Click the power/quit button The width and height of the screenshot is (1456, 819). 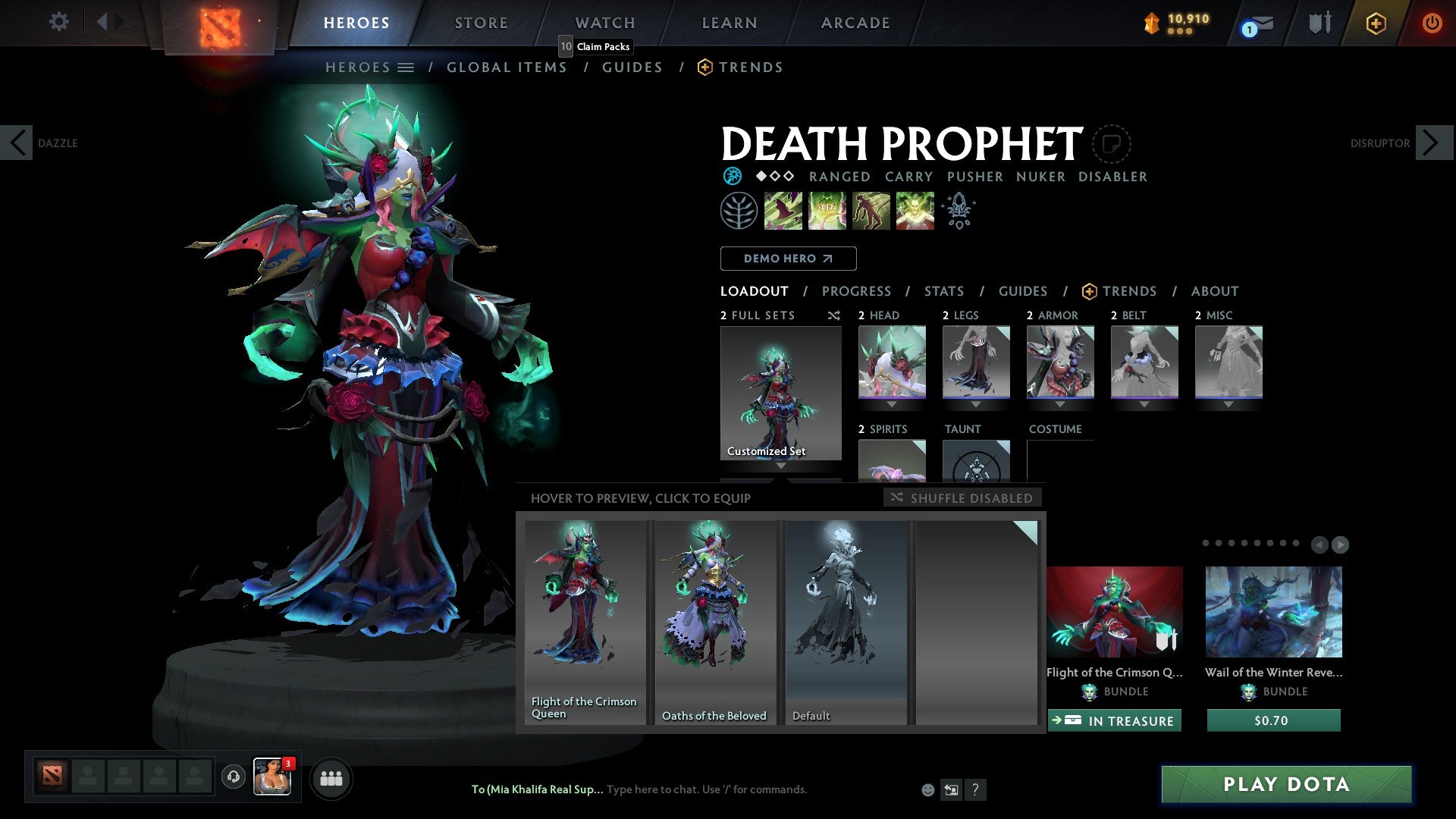tap(1433, 23)
